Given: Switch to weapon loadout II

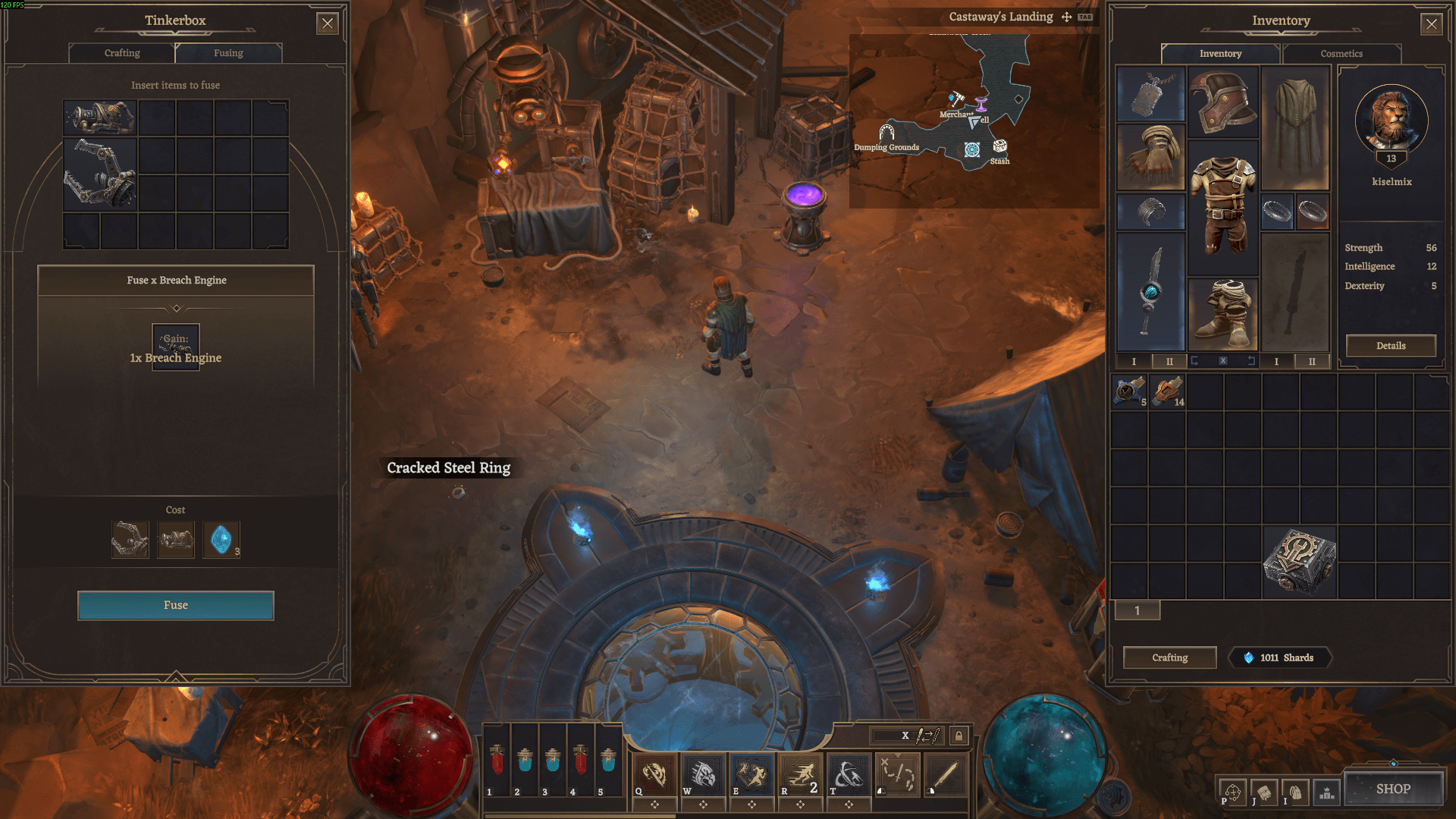Looking at the screenshot, I should [x=1169, y=362].
